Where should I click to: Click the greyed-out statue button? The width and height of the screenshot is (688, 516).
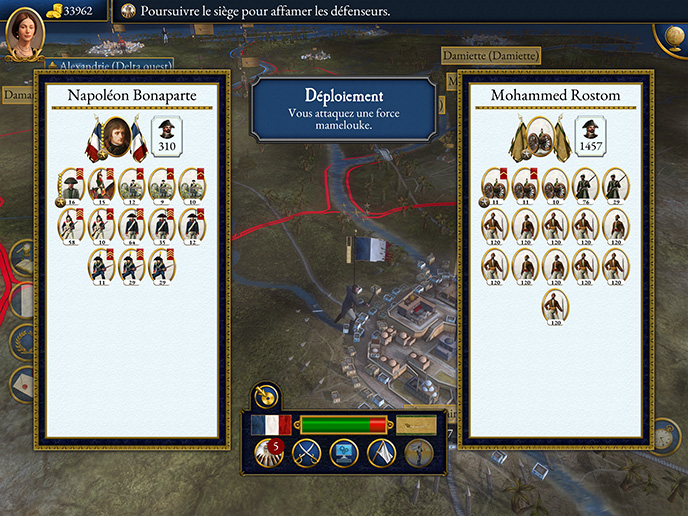click(x=418, y=452)
